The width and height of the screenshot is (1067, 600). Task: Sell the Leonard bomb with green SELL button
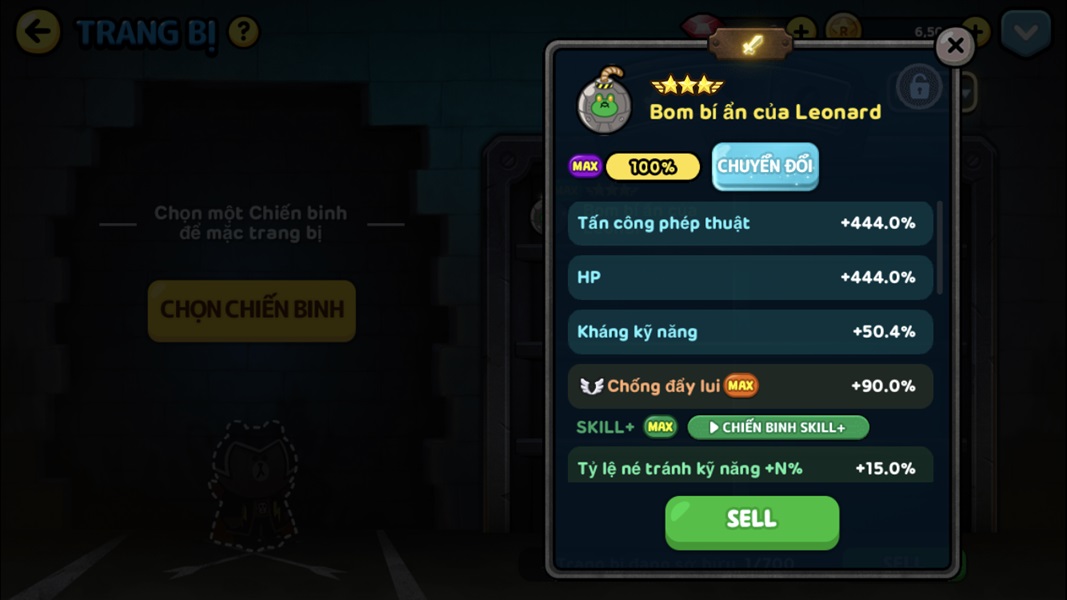coord(752,520)
